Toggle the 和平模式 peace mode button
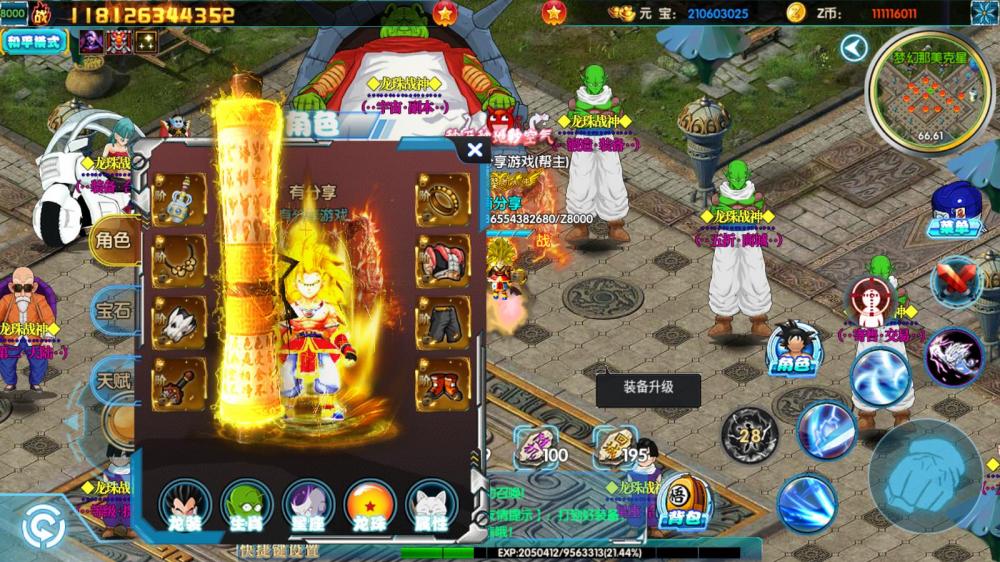Viewport: 1000px width, 562px height. point(35,42)
